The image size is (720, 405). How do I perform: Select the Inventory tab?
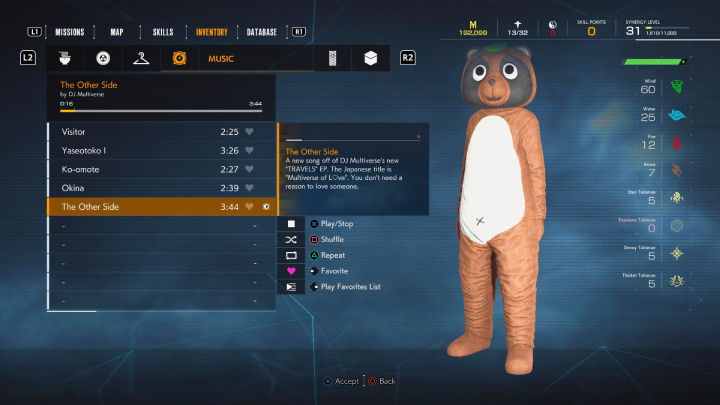click(x=212, y=31)
